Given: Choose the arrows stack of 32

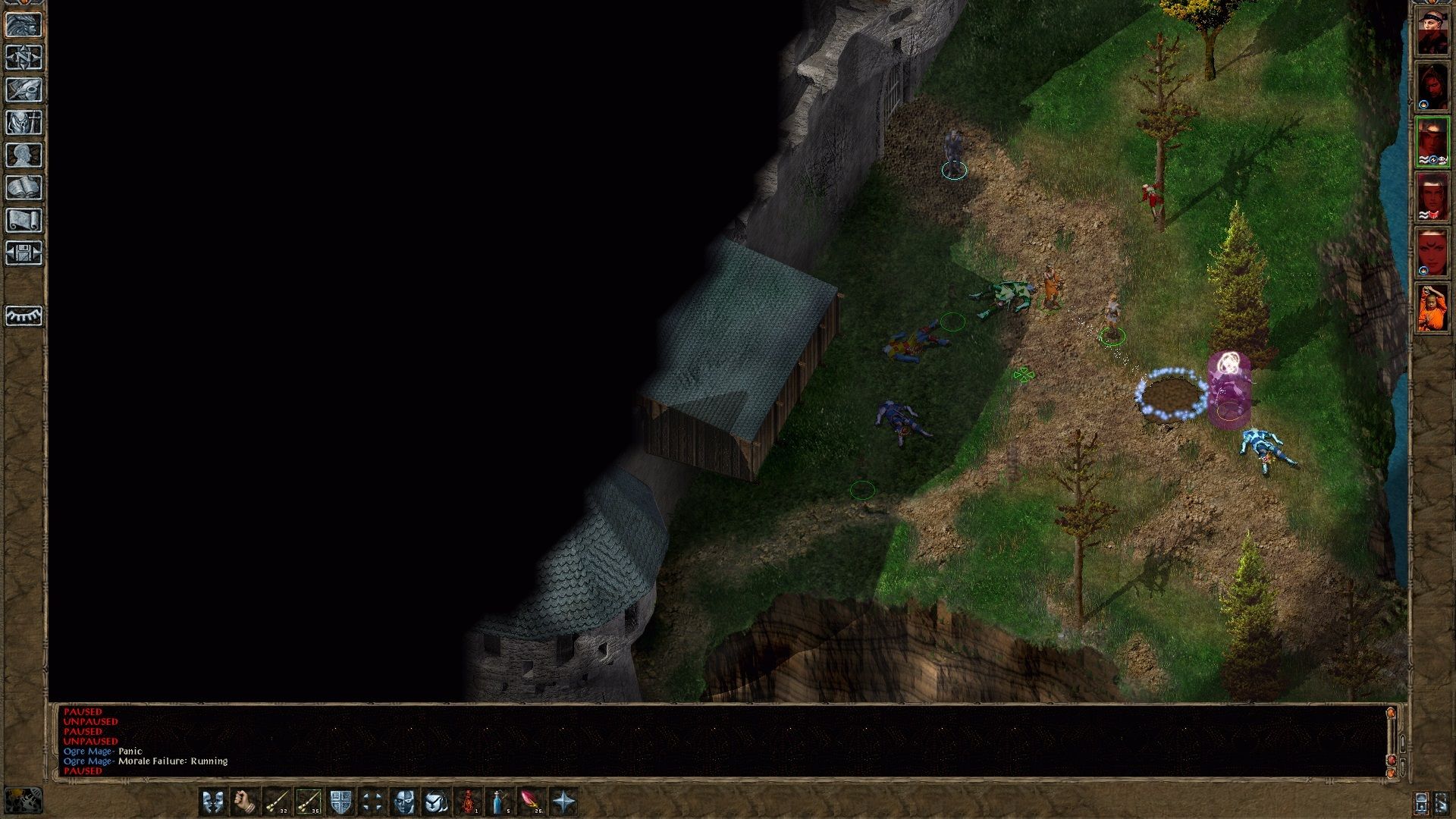Looking at the screenshot, I should pos(276,802).
